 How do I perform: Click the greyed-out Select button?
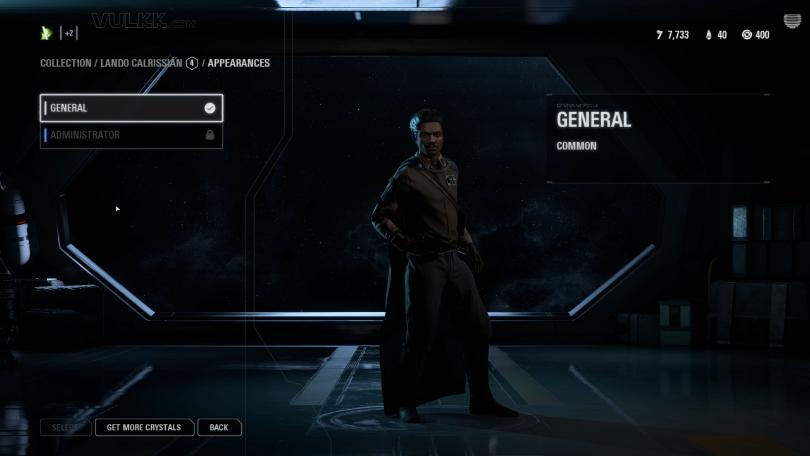pyautogui.click(x=65, y=427)
